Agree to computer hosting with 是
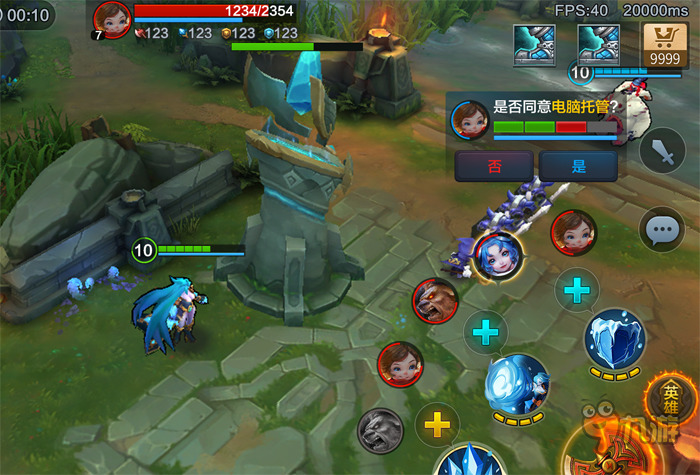 click(578, 166)
